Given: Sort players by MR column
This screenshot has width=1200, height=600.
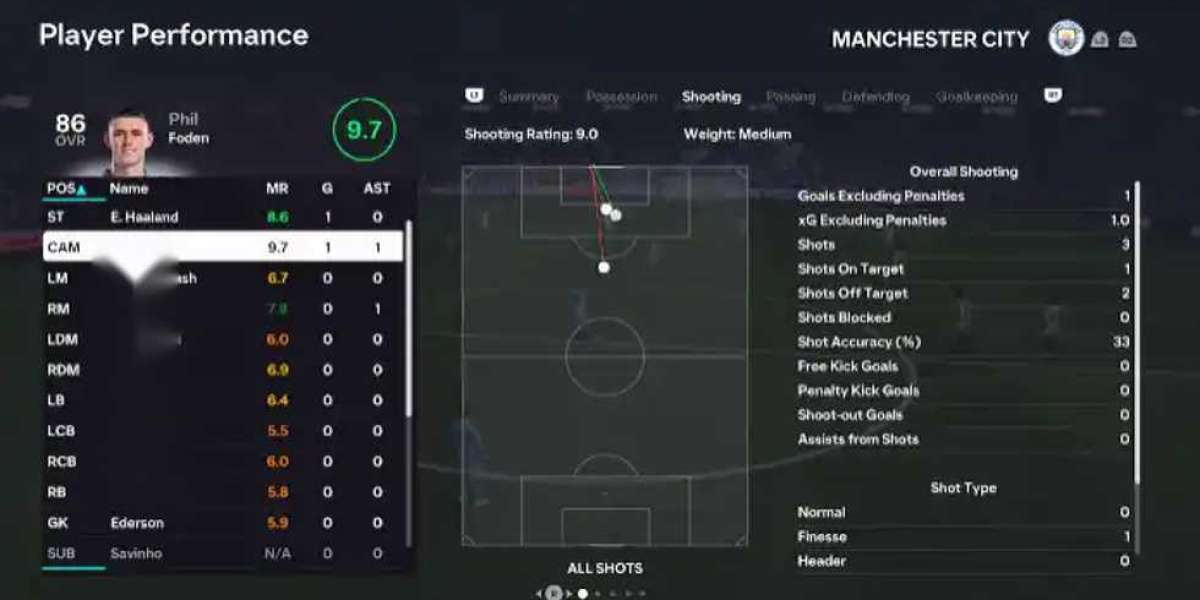Looking at the screenshot, I should click(277, 188).
